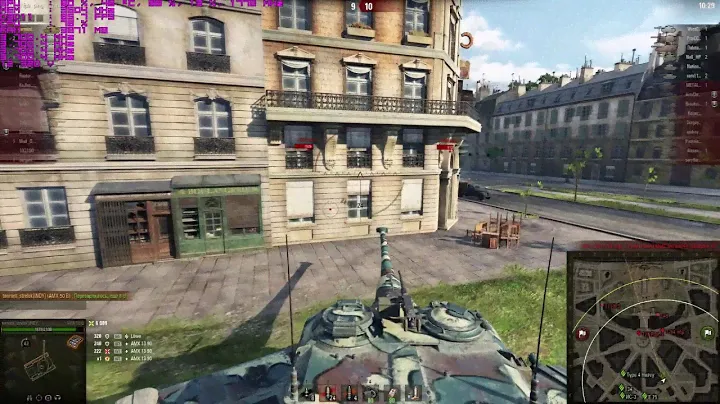720x404 pixels.
Task: Click the orange ammo rack module icon
Action: 74,343
